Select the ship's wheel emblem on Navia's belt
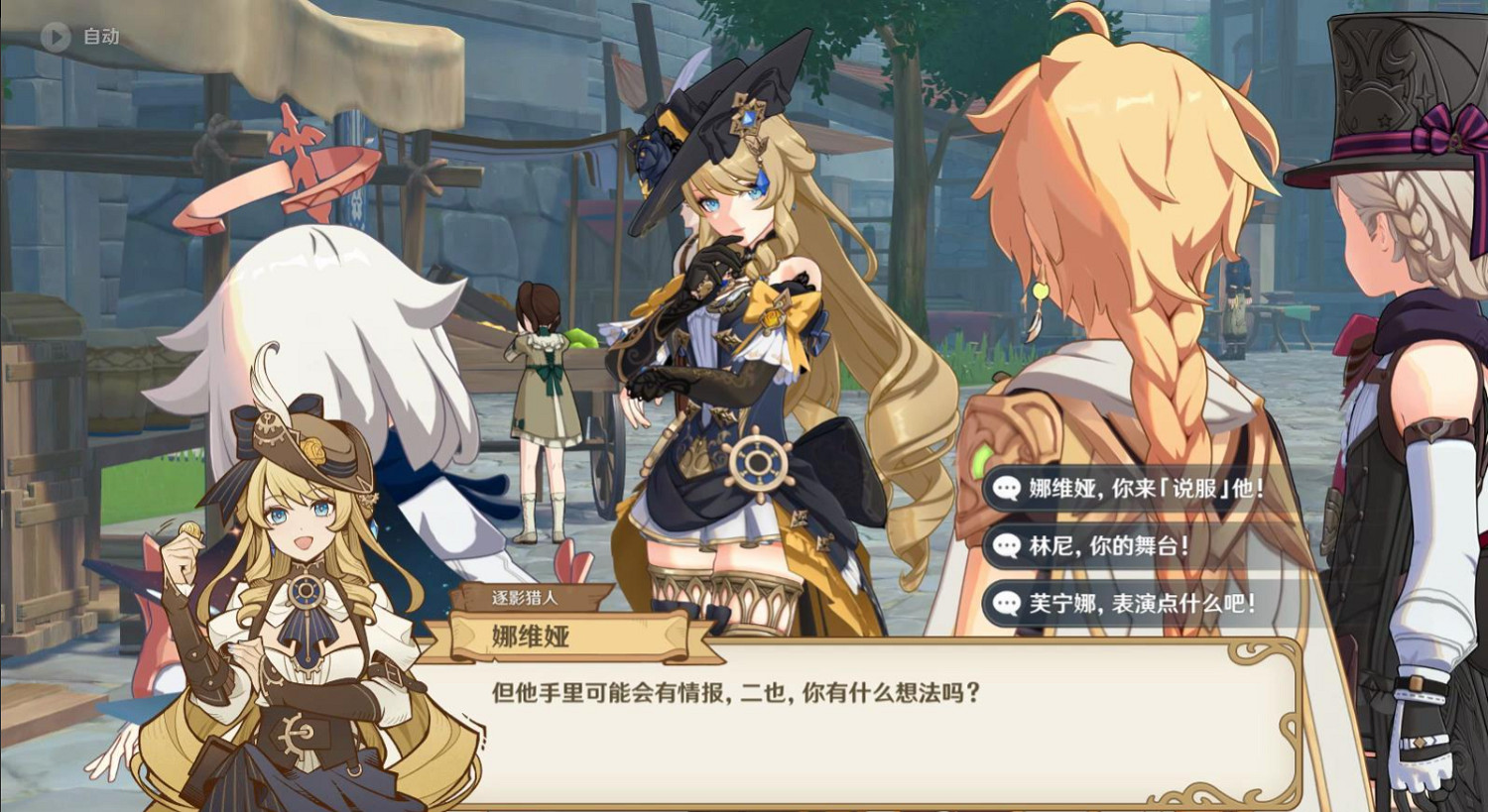Viewport: 1488px width, 812px height. pyautogui.click(x=757, y=460)
